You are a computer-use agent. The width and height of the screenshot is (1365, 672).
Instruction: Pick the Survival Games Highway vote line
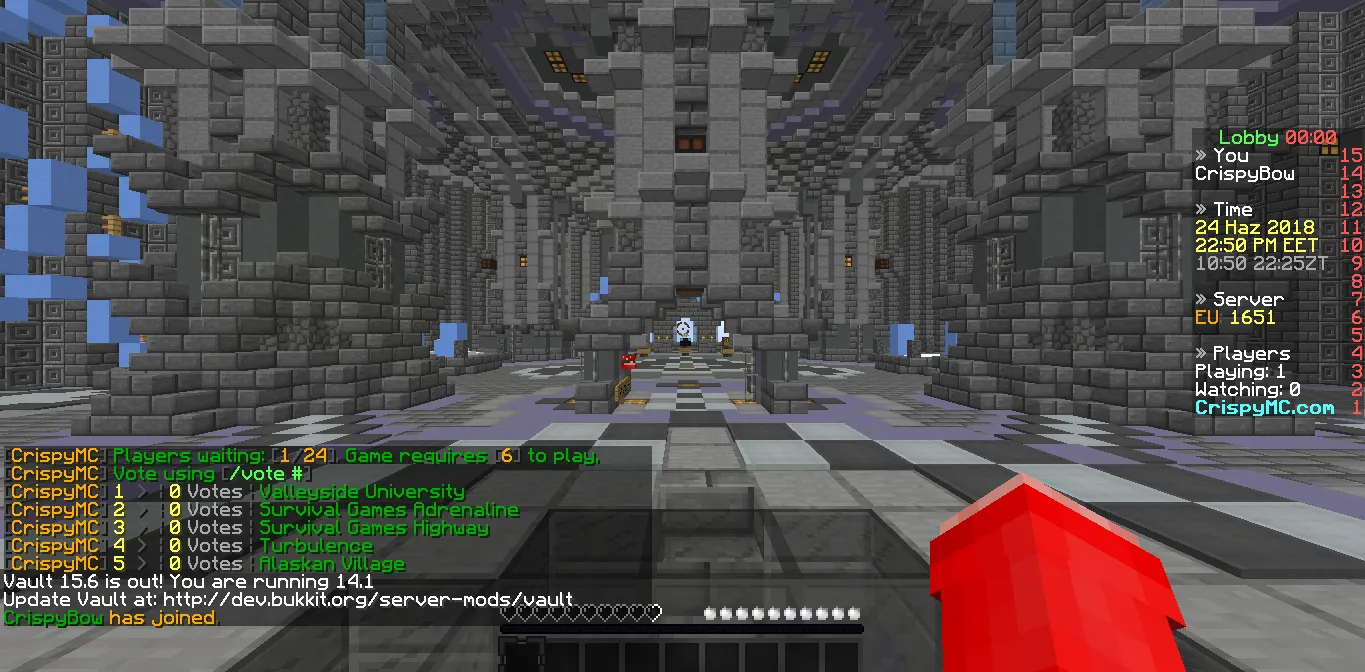click(374, 528)
